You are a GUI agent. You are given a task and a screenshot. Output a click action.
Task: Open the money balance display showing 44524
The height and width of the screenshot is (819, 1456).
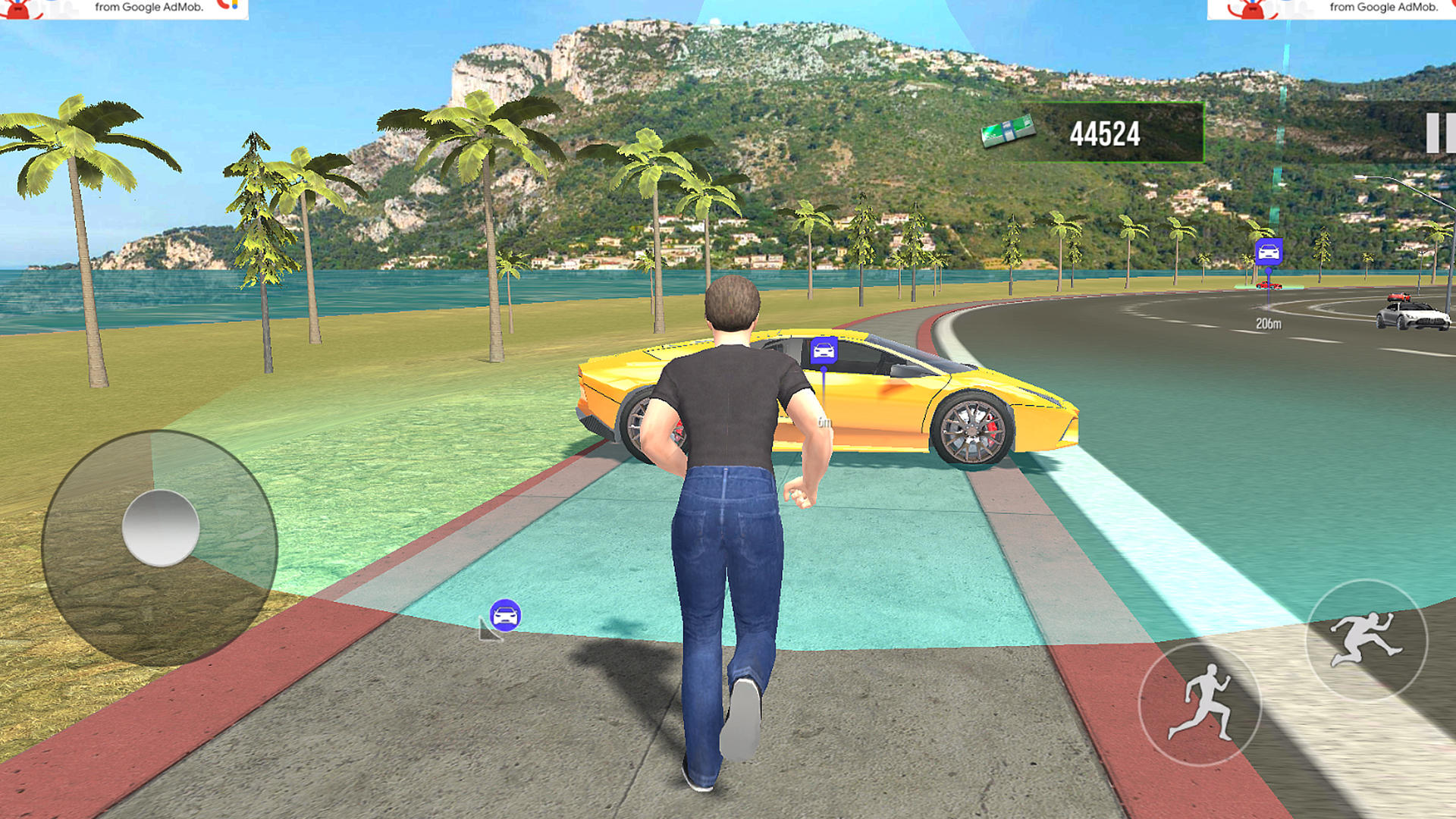(x=1104, y=134)
